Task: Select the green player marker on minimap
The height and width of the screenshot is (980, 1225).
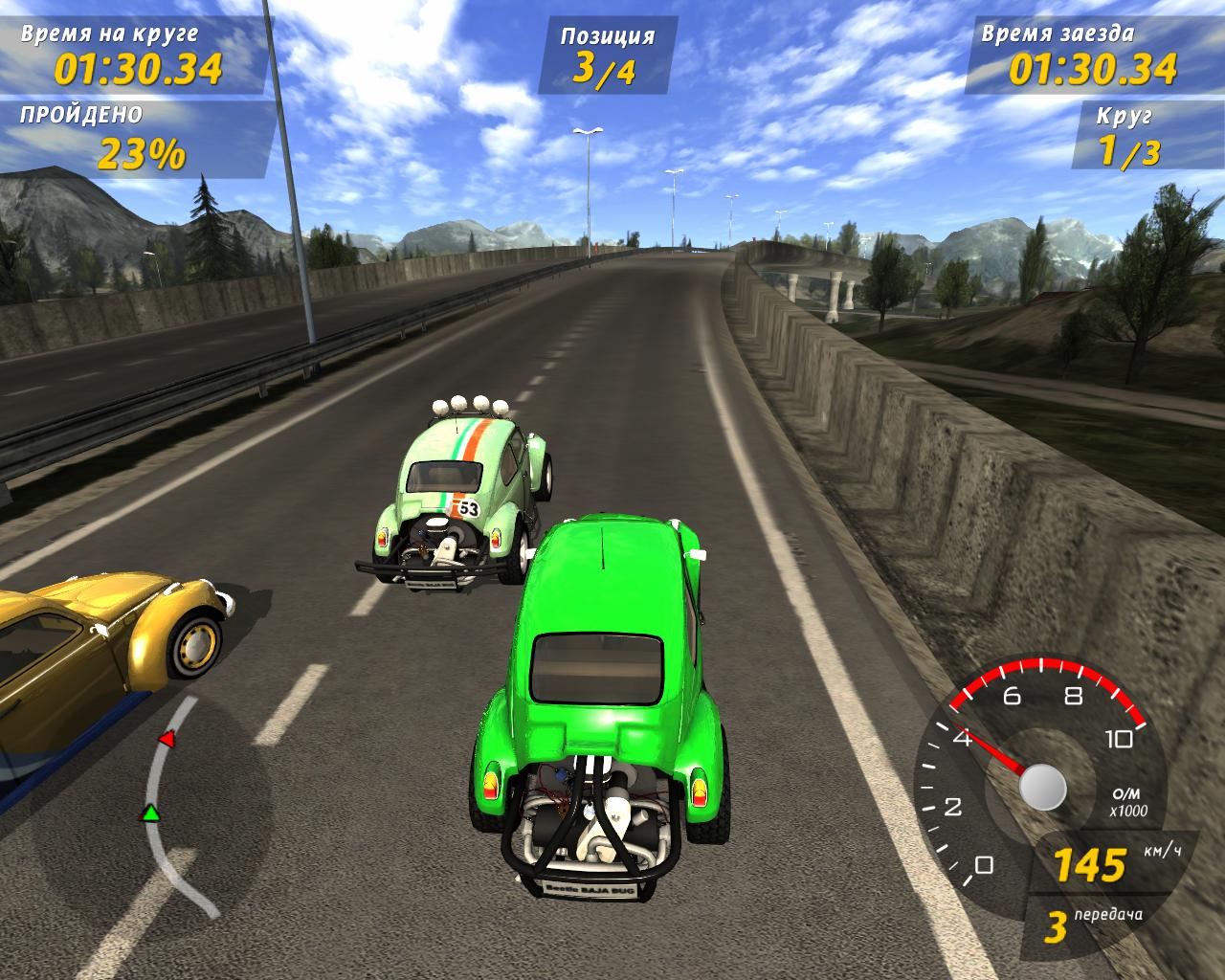Action: click(x=149, y=813)
